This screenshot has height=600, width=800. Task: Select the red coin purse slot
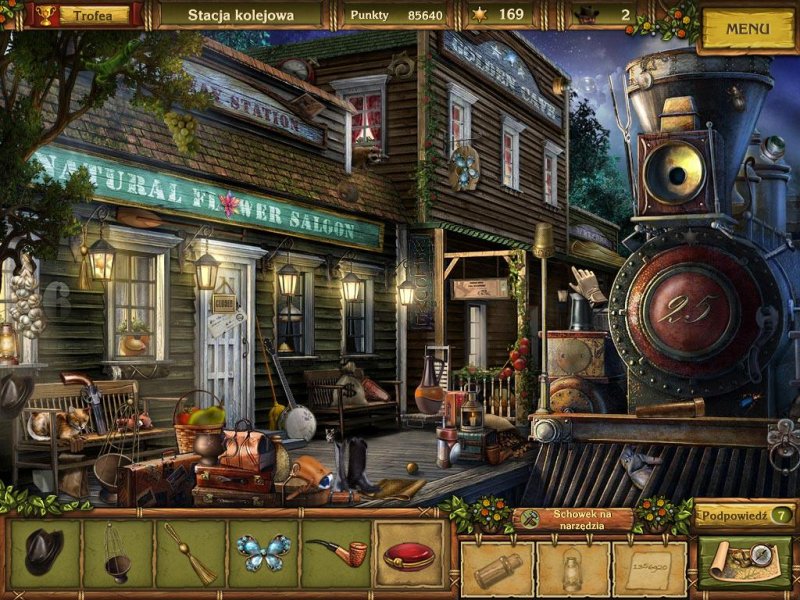click(410, 553)
